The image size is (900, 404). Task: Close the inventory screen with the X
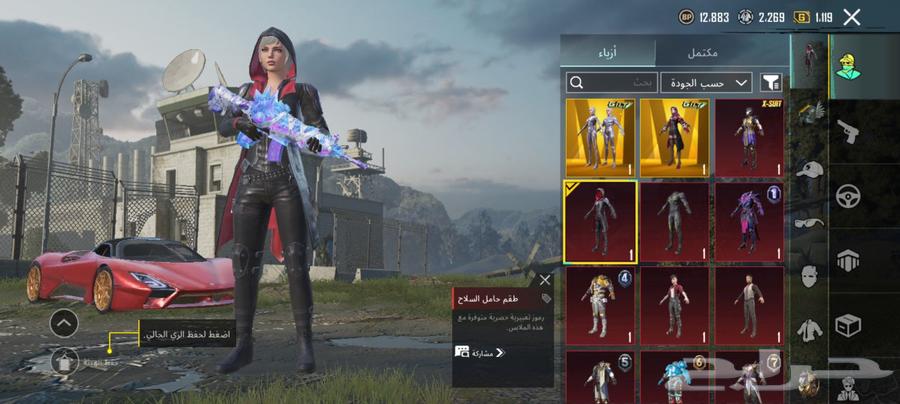point(852,17)
